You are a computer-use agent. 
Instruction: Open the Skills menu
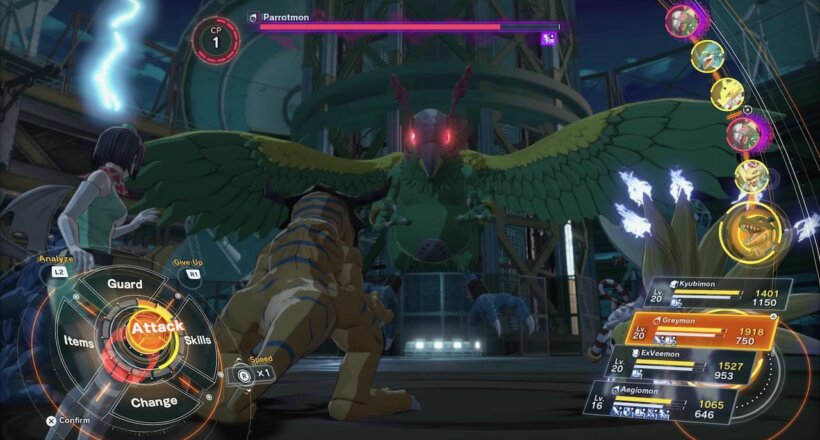[x=197, y=341]
